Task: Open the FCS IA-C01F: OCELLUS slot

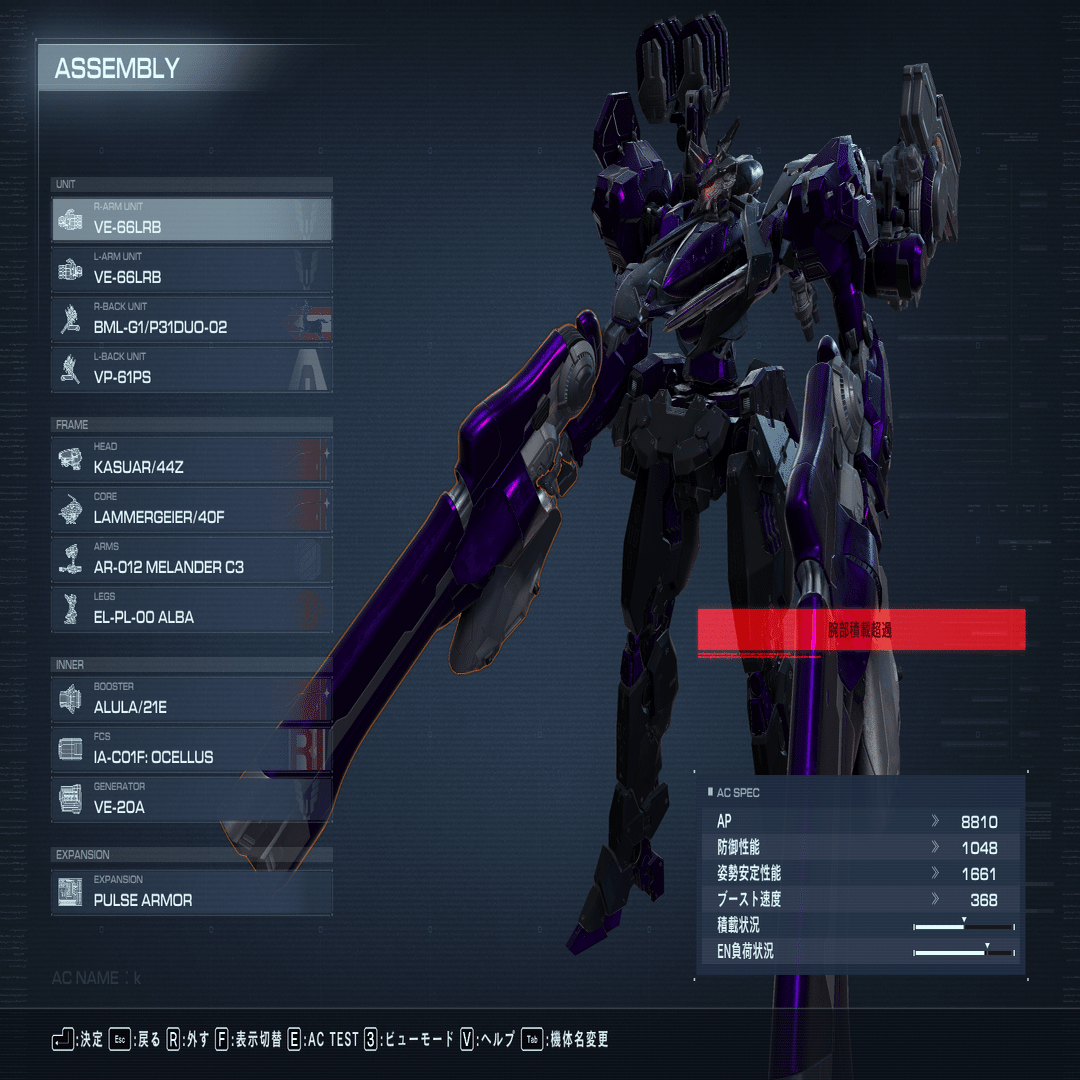Action: [x=192, y=749]
